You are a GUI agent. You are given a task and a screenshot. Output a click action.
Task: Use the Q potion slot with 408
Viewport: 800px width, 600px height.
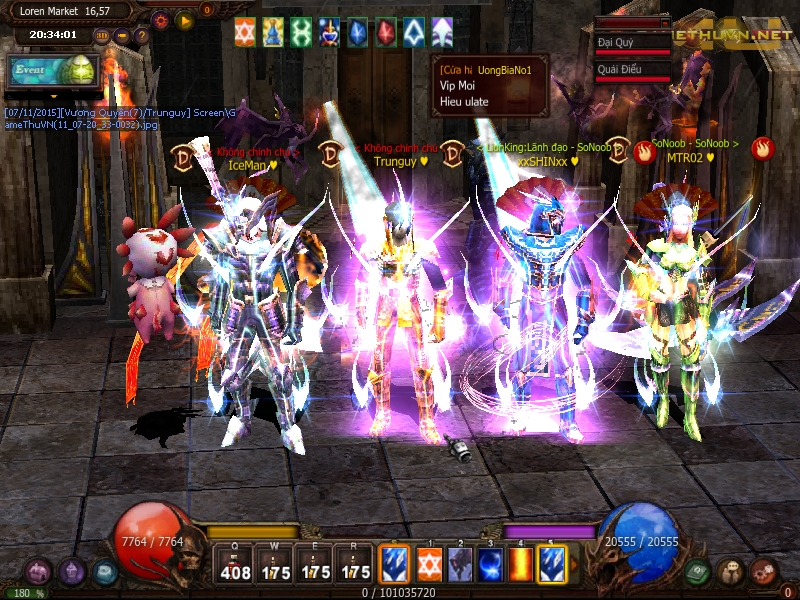pos(235,566)
